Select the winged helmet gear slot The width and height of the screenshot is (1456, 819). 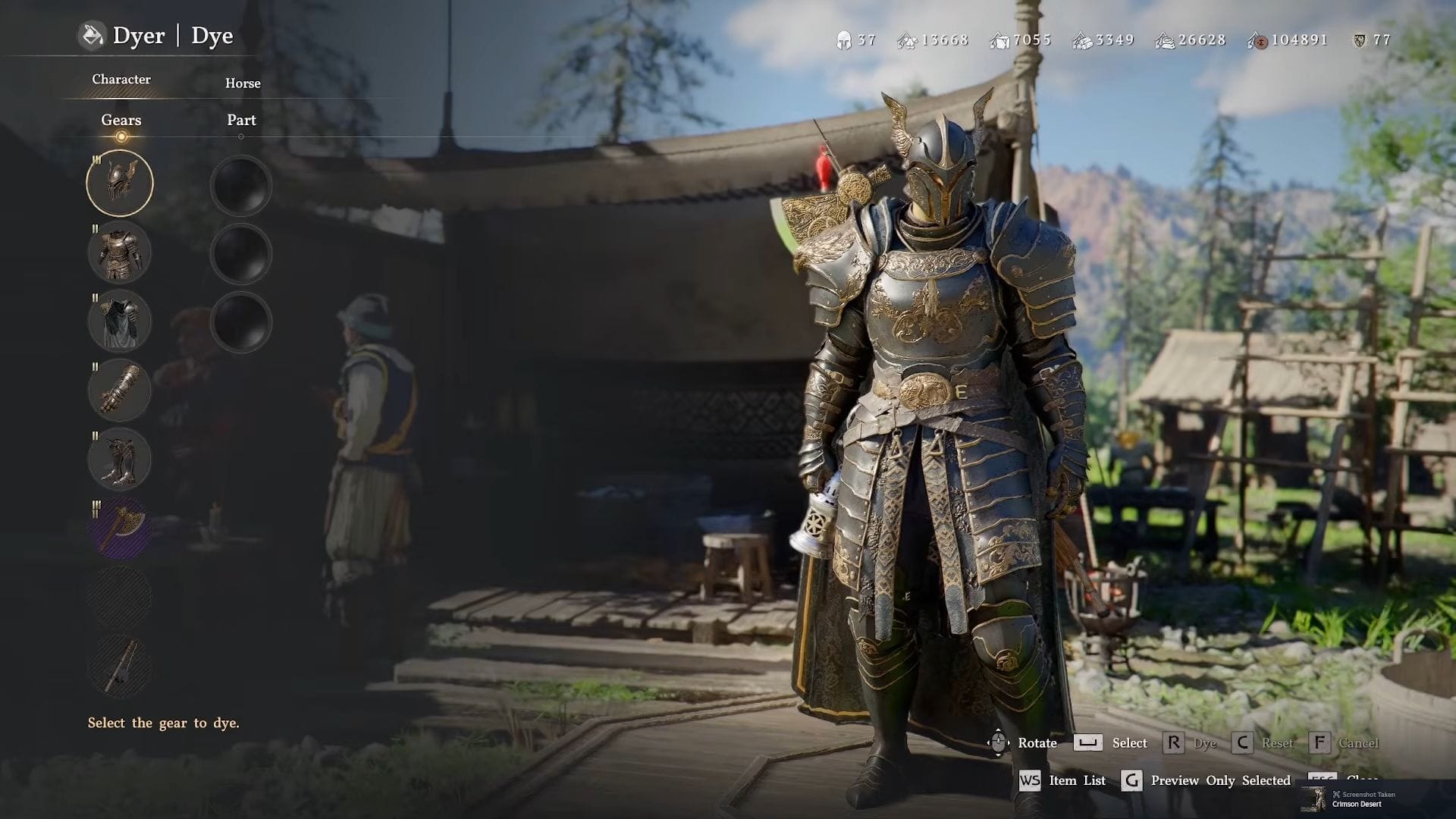point(120,183)
